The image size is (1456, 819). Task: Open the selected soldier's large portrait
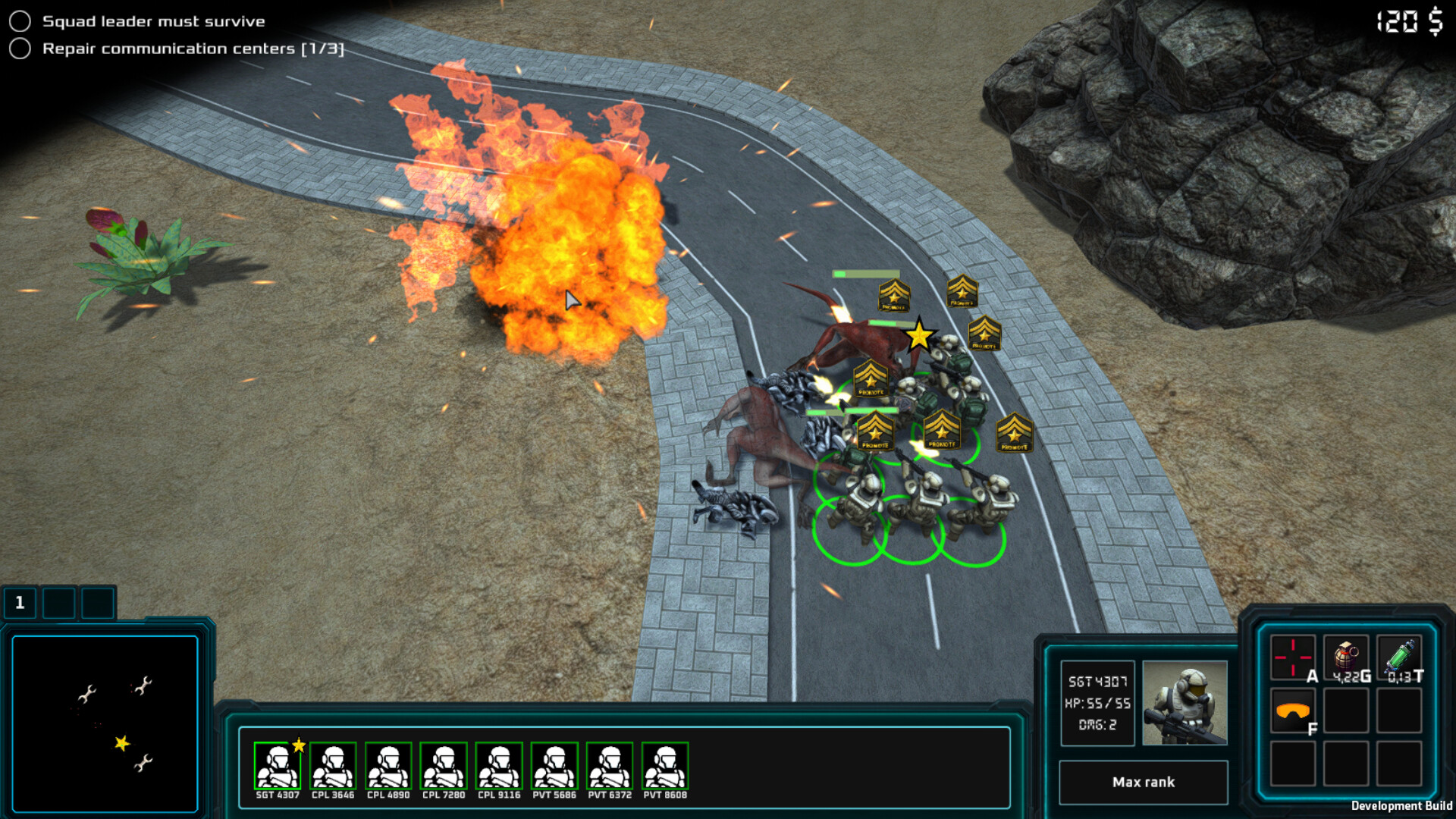(1185, 702)
